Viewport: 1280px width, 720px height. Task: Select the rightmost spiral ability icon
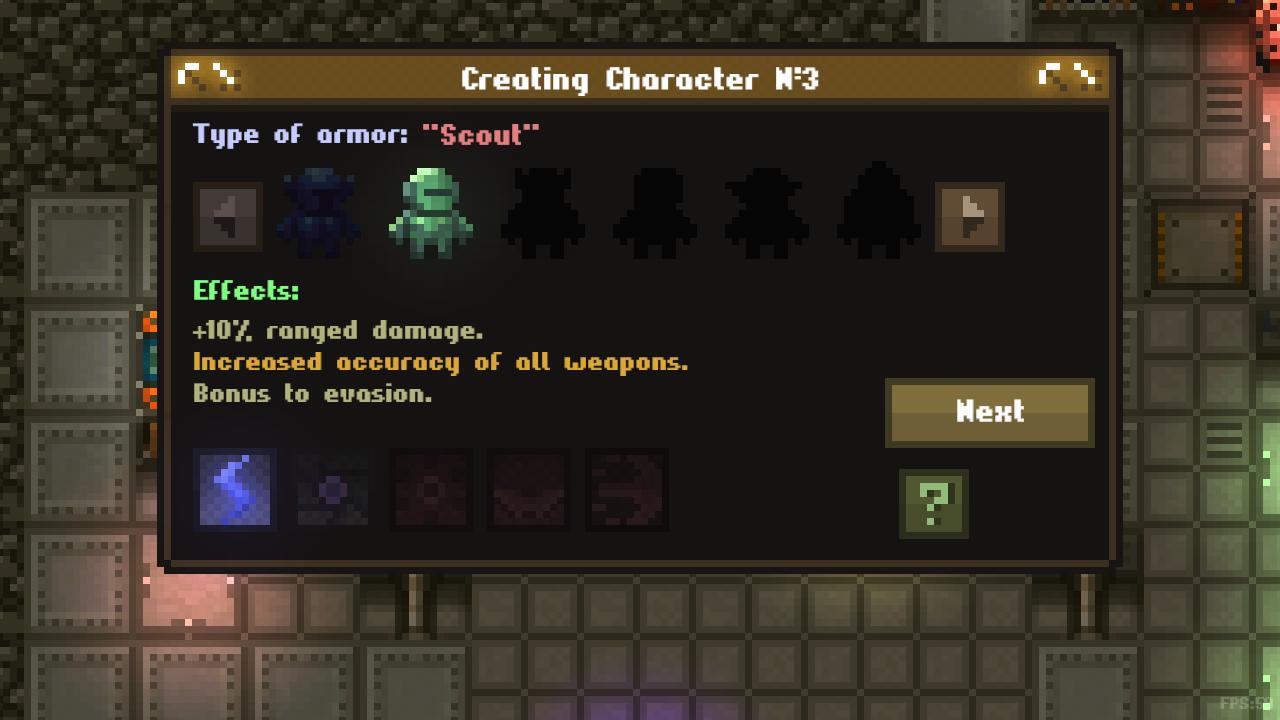[626, 491]
